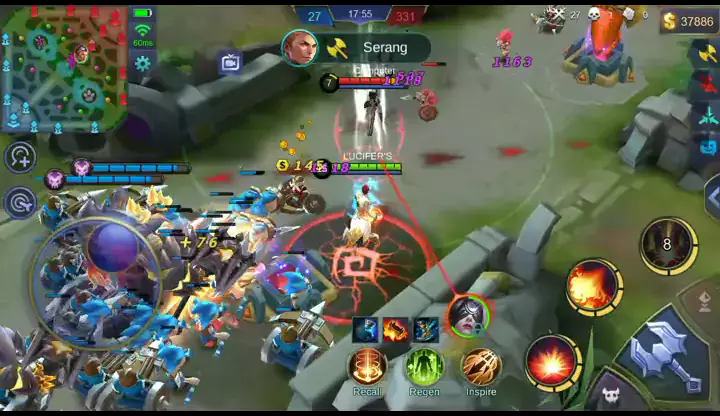Expand the side panel arrow tab
The image size is (720, 416).
[x=711, y=193]
